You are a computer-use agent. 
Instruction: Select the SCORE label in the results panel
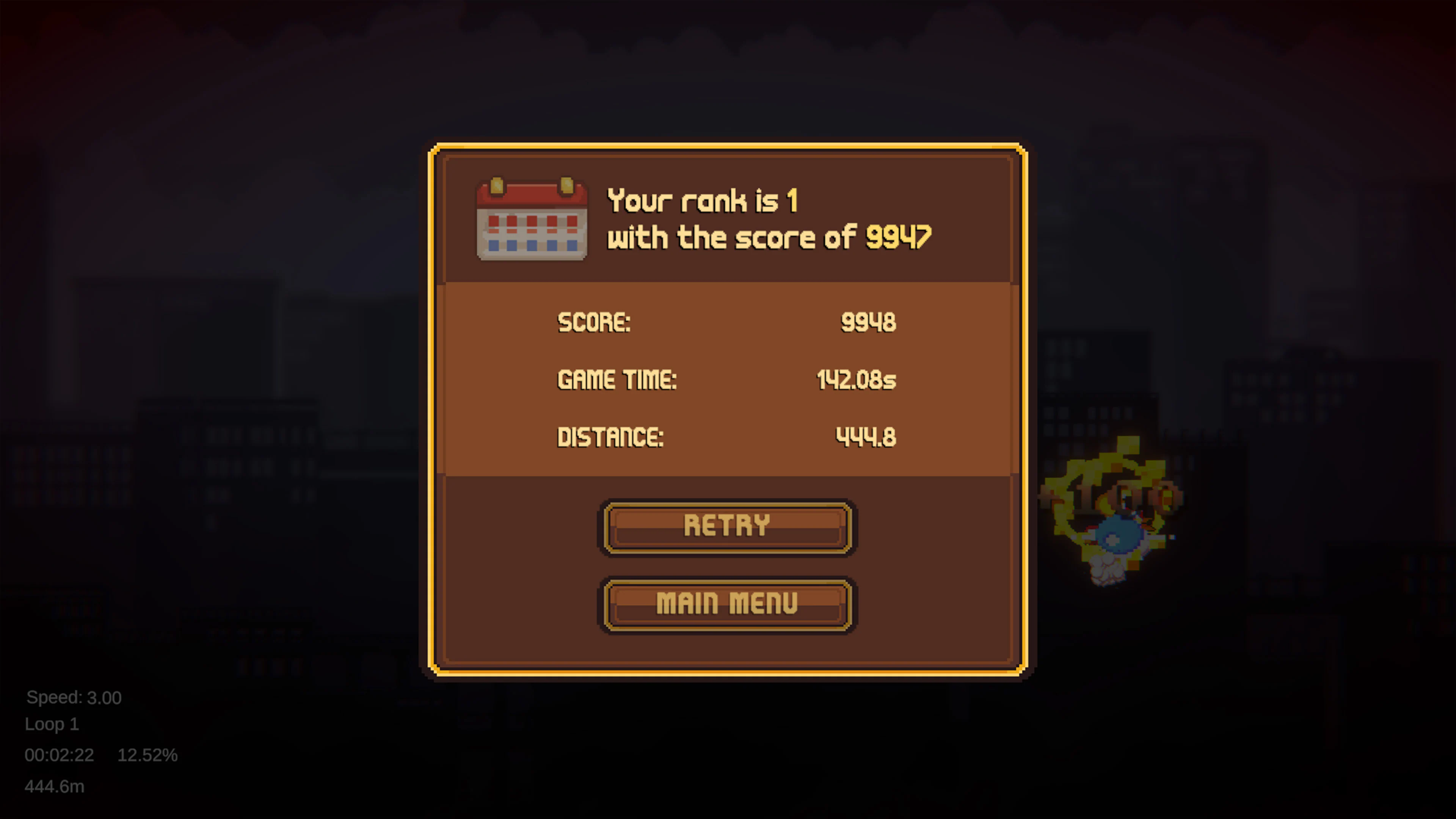pos(594,322)
